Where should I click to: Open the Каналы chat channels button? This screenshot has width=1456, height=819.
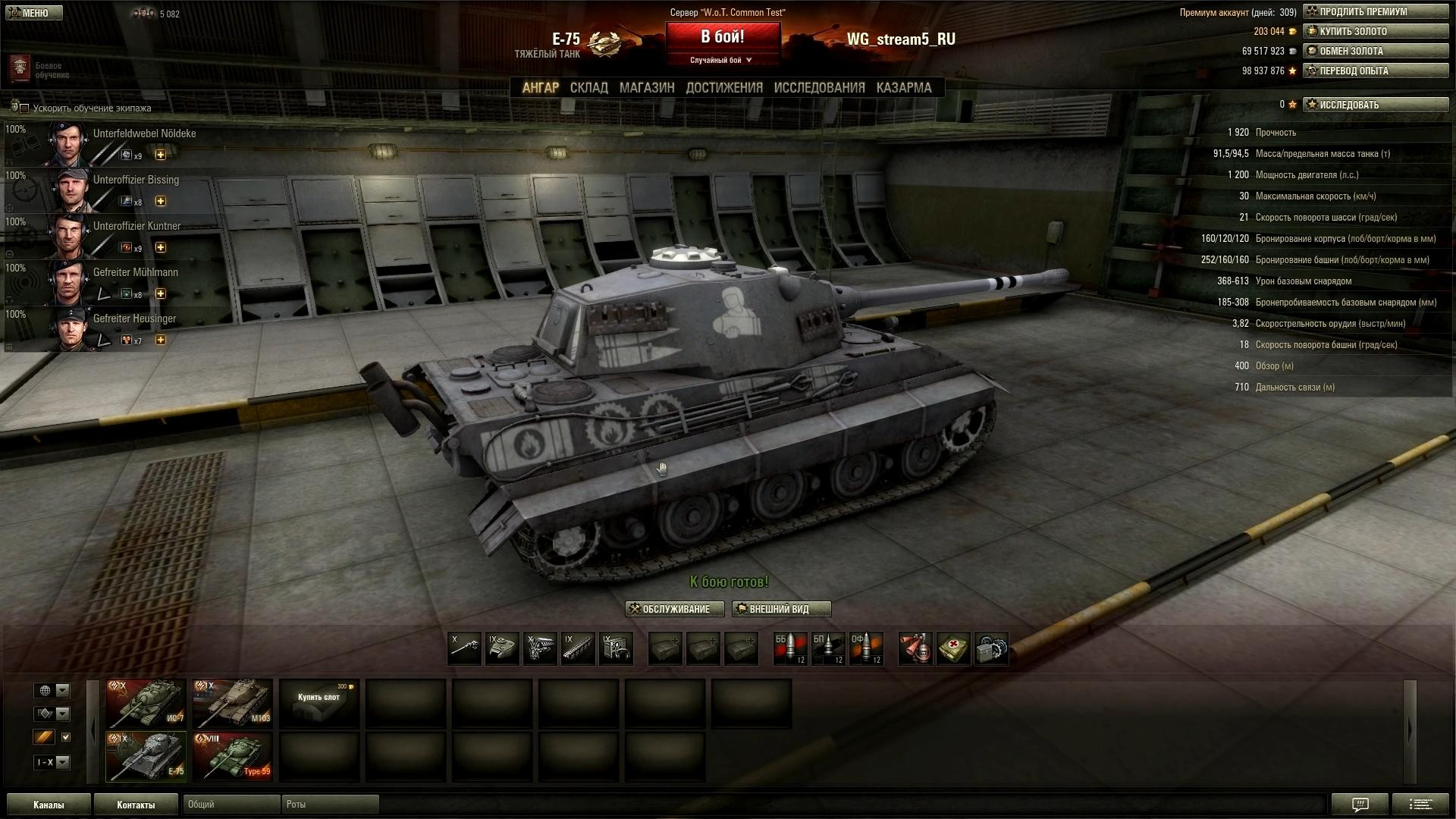tap(49, 805)
